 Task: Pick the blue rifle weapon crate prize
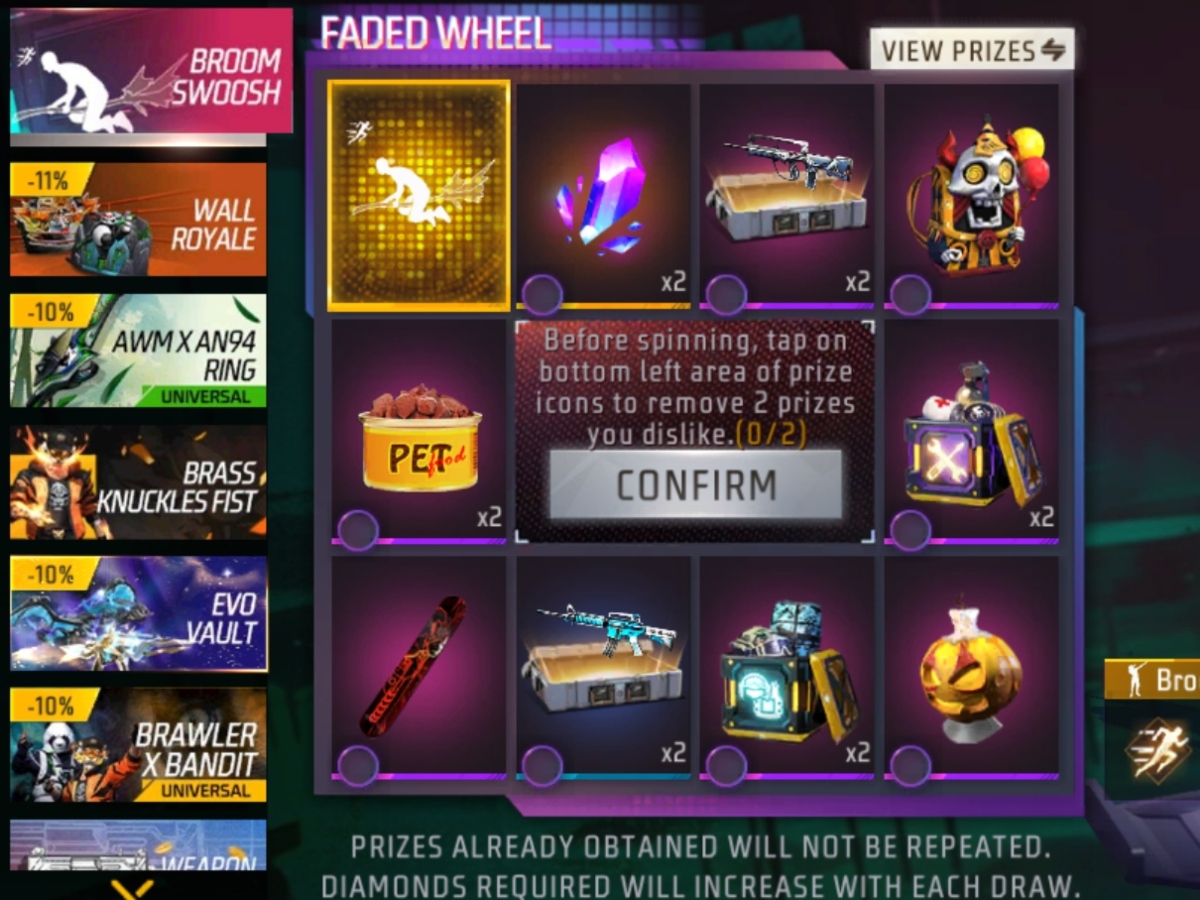[604, 667]
